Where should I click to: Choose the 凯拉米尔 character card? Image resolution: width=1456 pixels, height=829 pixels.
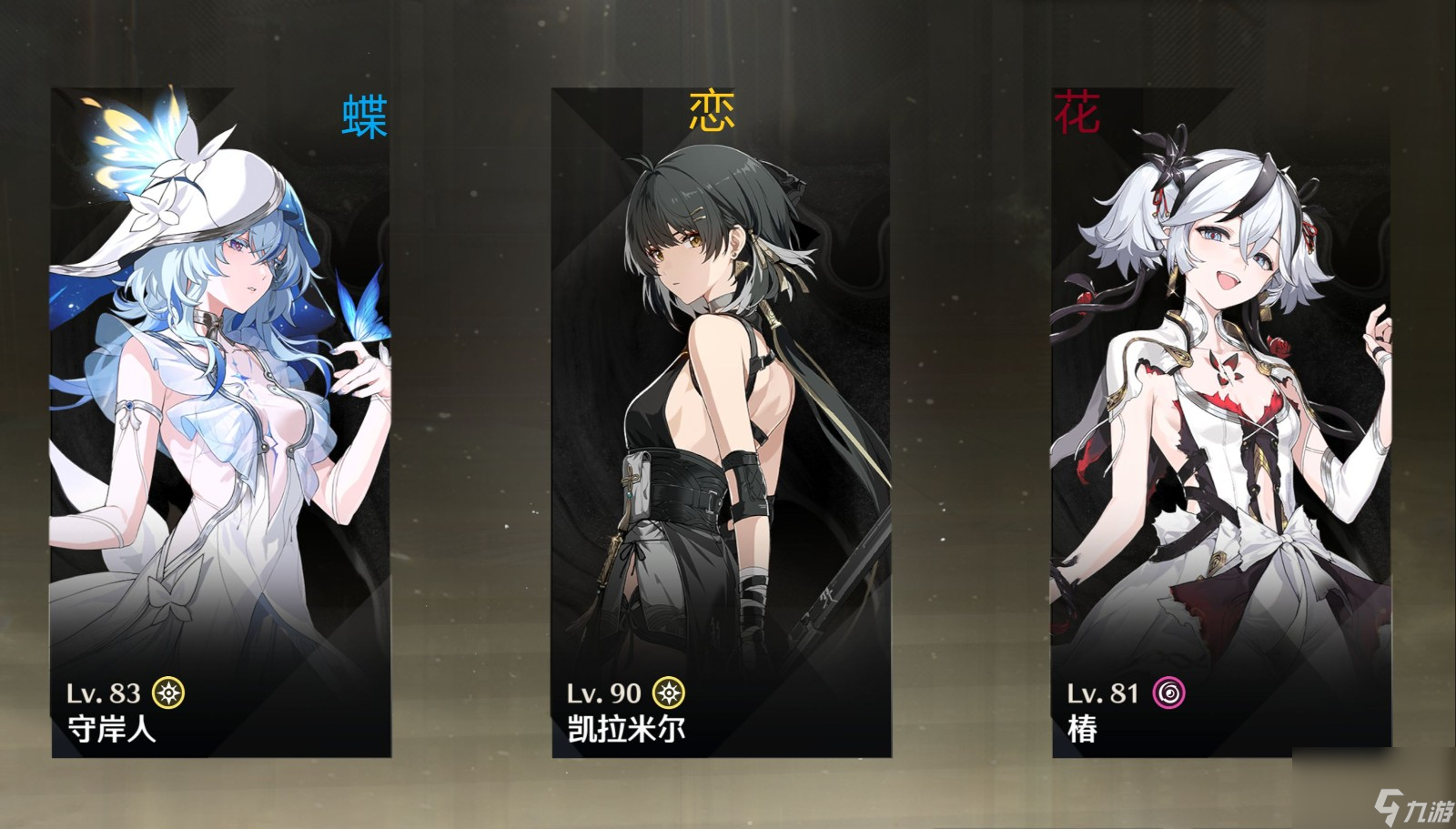[x=721, y=423]
